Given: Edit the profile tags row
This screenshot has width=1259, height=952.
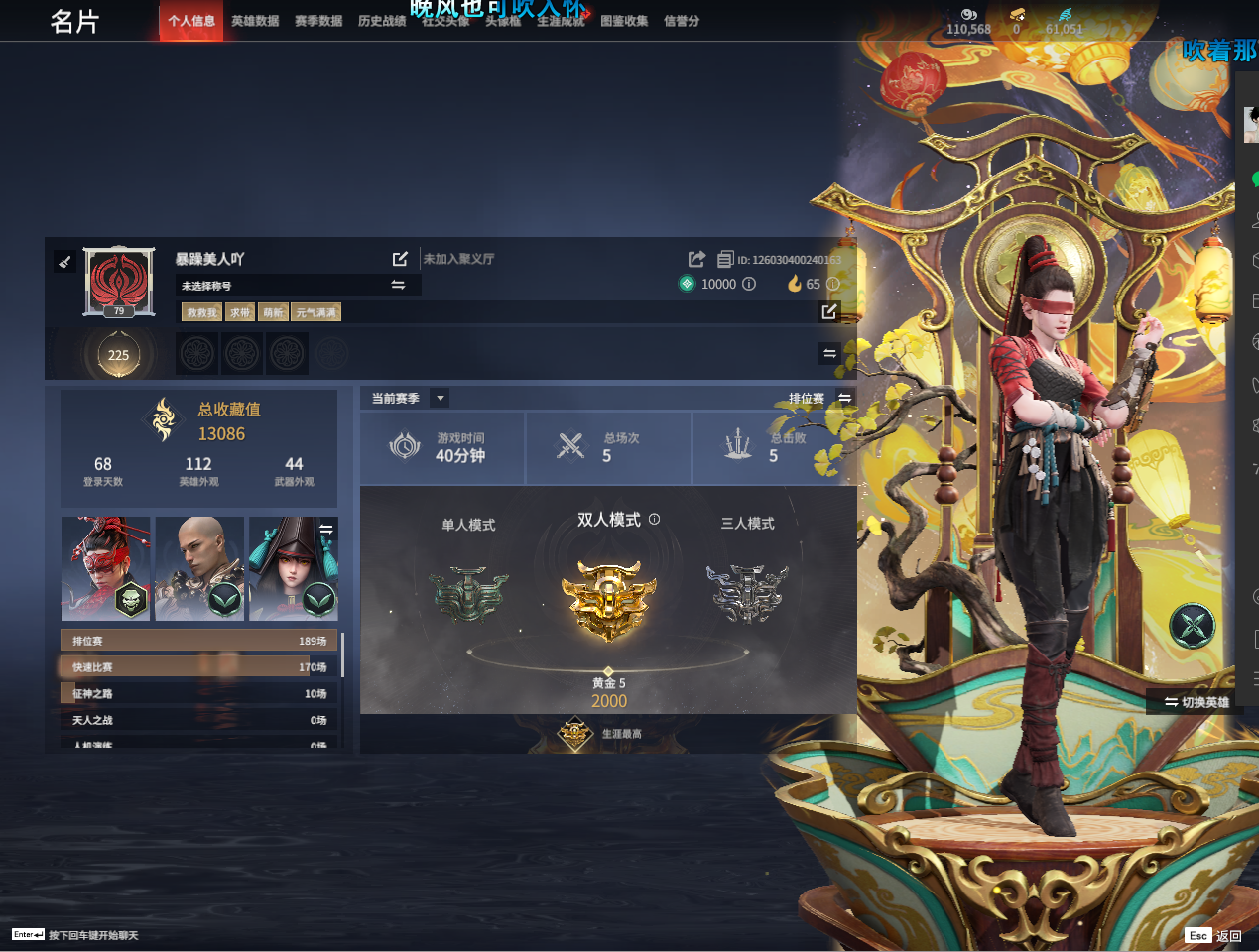Looking at the screenshot, I should coord(829,312).
